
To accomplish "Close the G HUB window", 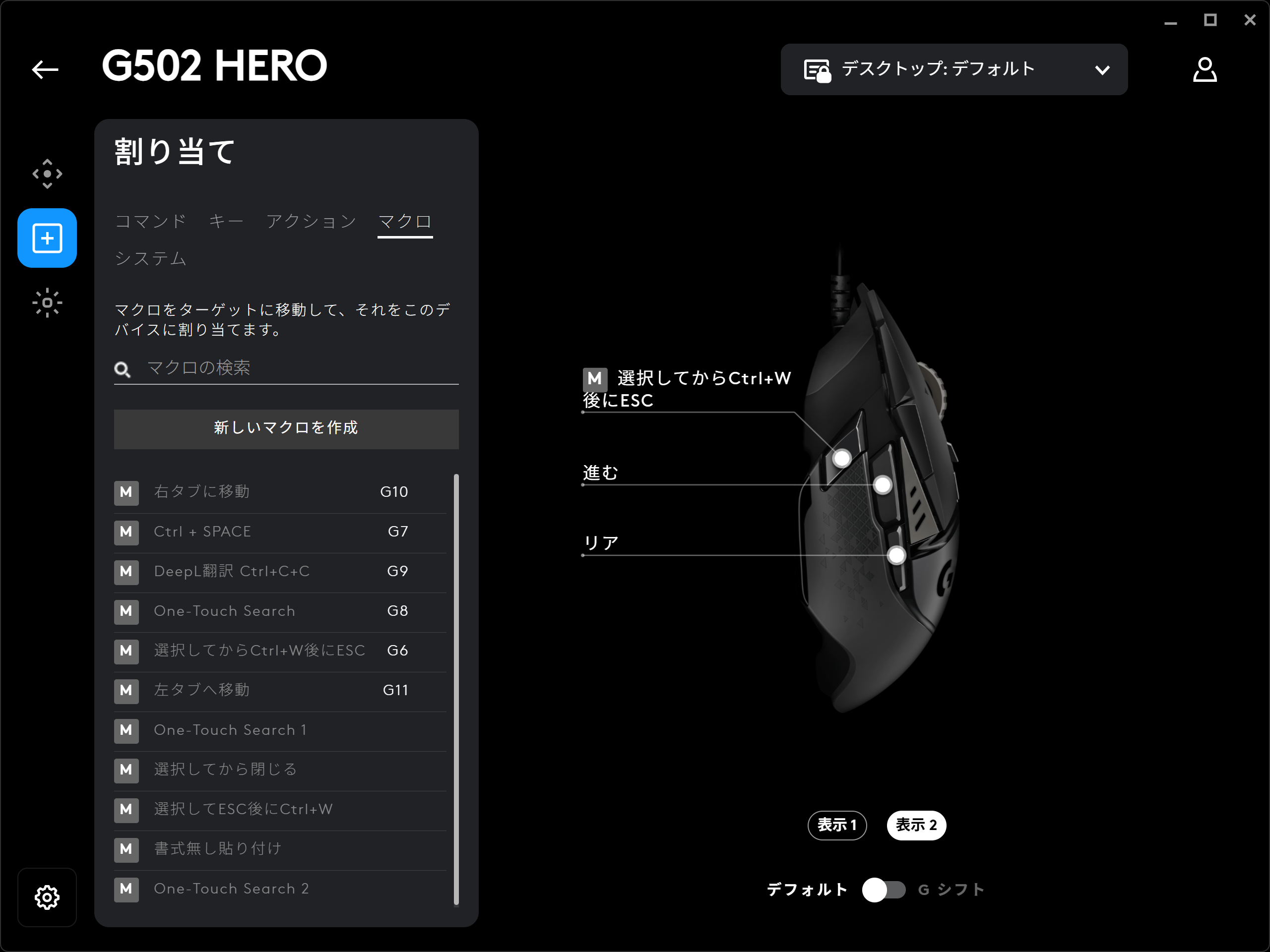I will point(1249,21).
